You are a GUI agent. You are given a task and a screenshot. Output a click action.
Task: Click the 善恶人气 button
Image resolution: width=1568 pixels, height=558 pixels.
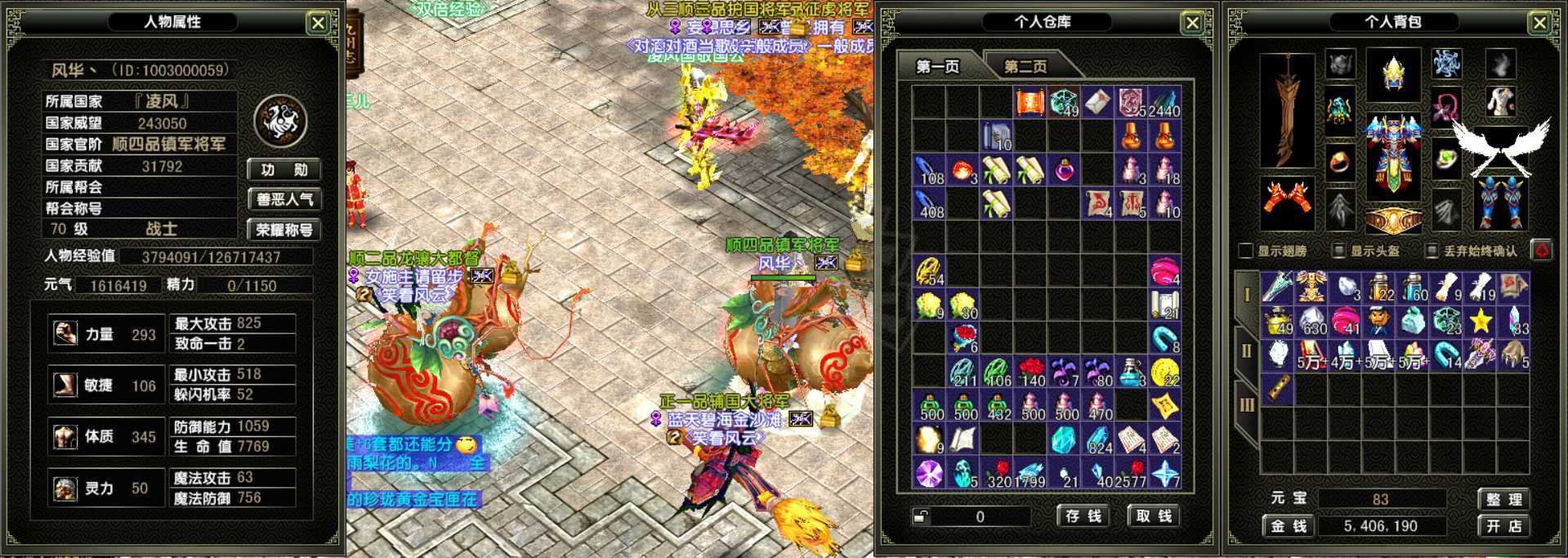(x=284, y=199)
